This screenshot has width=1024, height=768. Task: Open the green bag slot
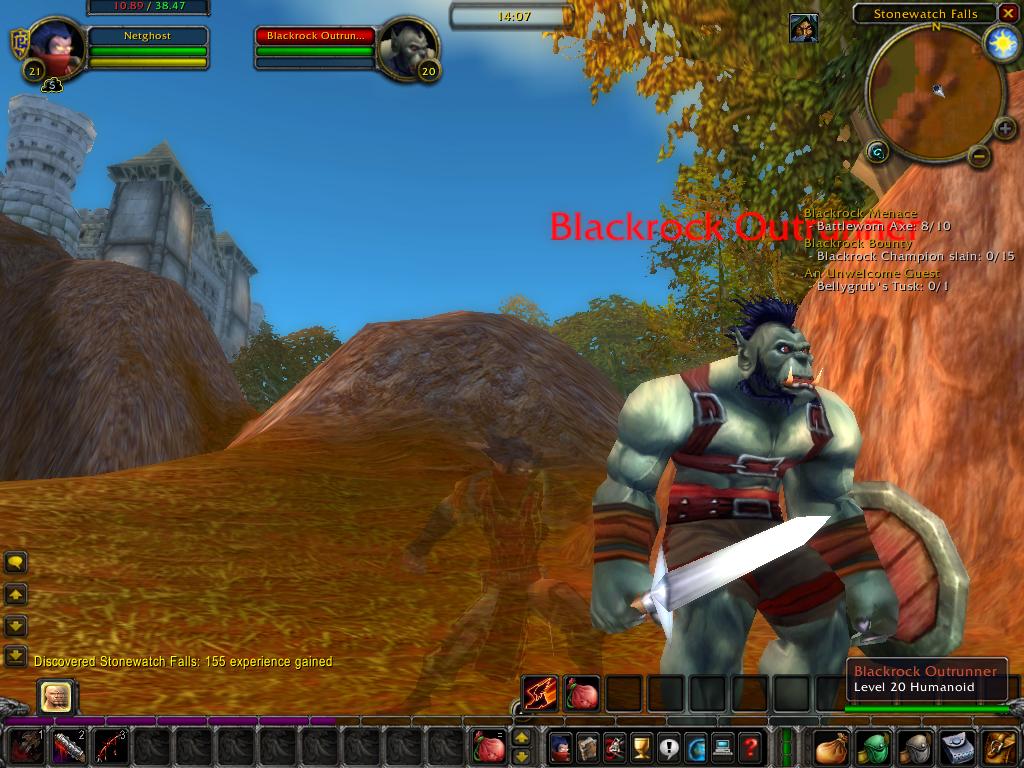[874, 747]
